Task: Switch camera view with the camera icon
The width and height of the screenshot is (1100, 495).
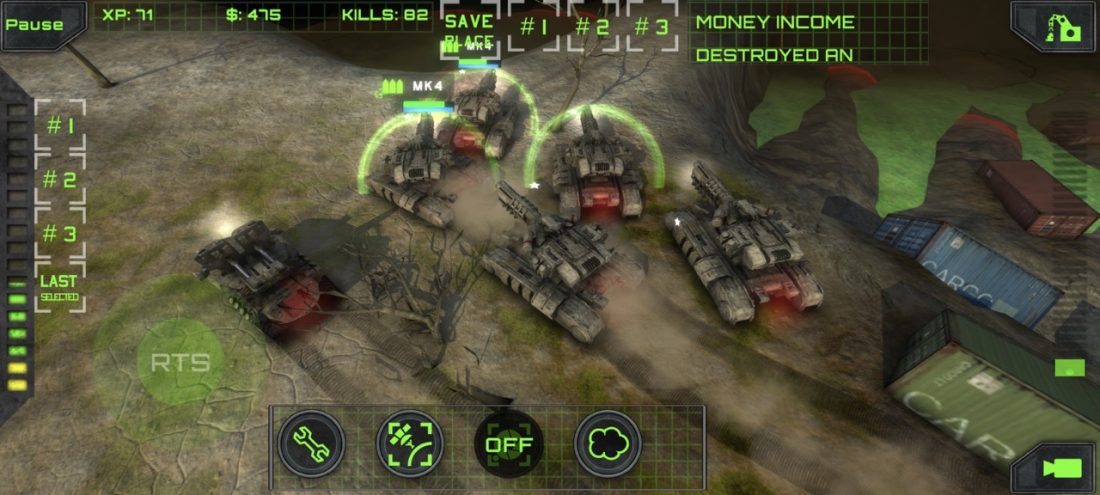Action: pos(1060,467)
